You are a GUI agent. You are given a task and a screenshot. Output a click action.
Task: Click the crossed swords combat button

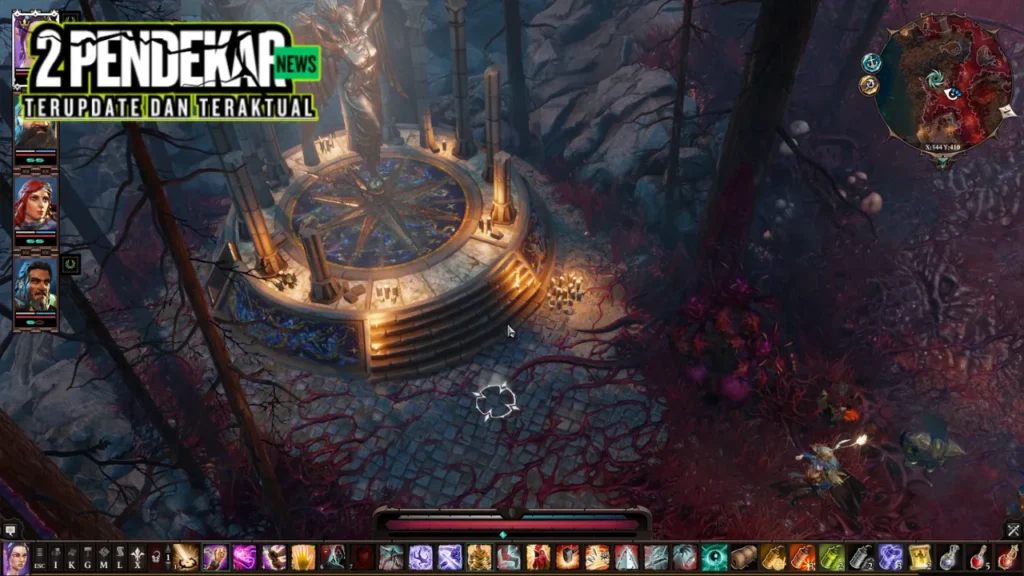click(1013, 529)
